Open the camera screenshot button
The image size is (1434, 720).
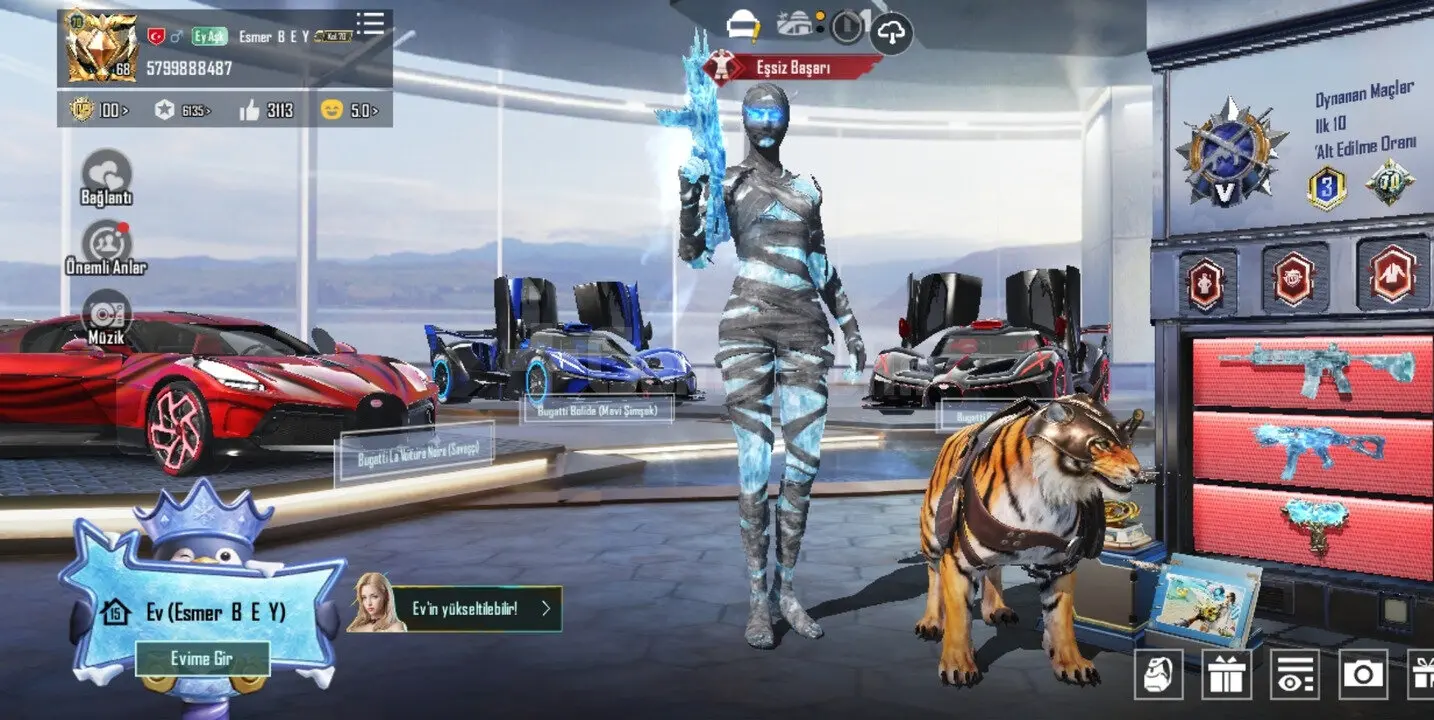(1362, 673)
